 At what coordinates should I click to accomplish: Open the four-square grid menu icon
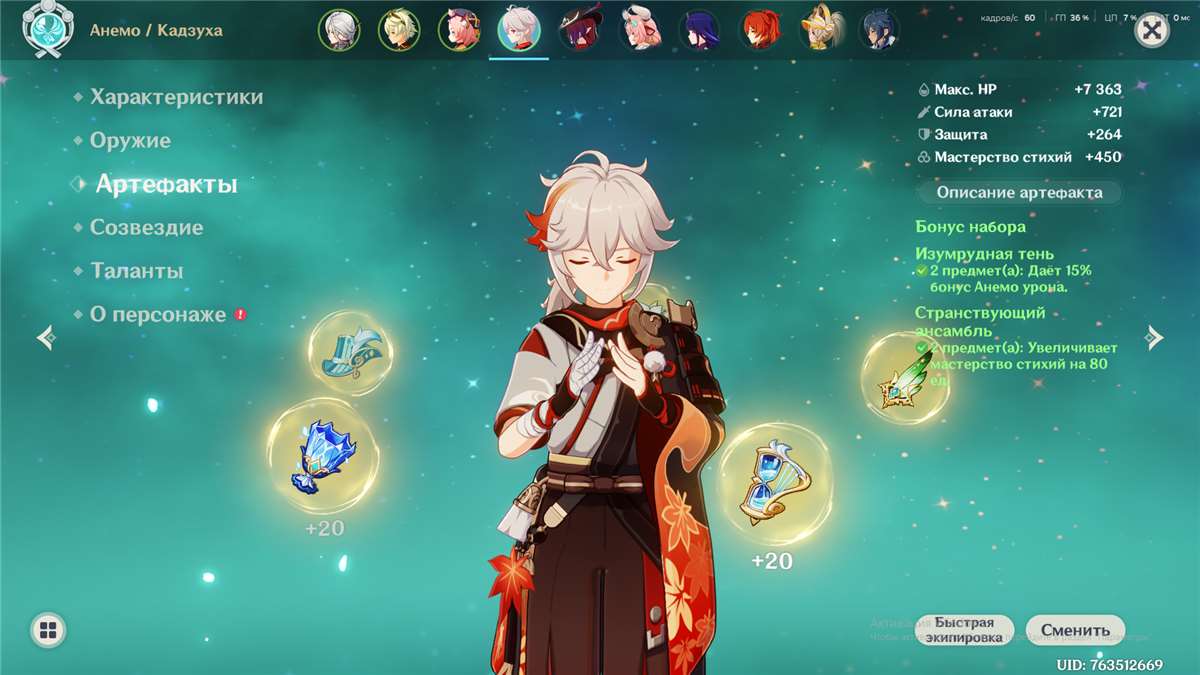(x=48, y=629)
